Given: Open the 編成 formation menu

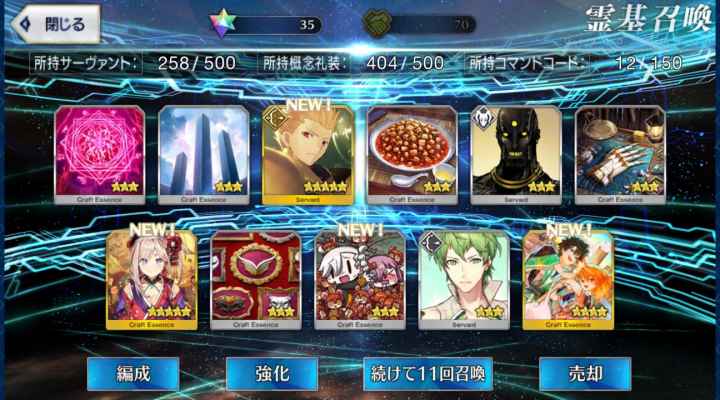Looking at the screenshot, I should [132, 373].
